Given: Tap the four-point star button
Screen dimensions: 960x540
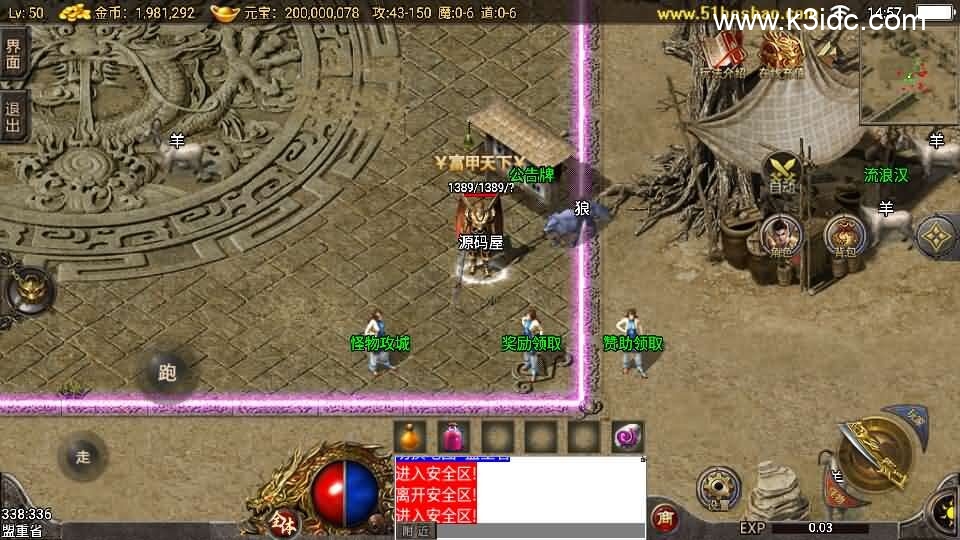Looking at the screenshot, I should tap(937, 235).
